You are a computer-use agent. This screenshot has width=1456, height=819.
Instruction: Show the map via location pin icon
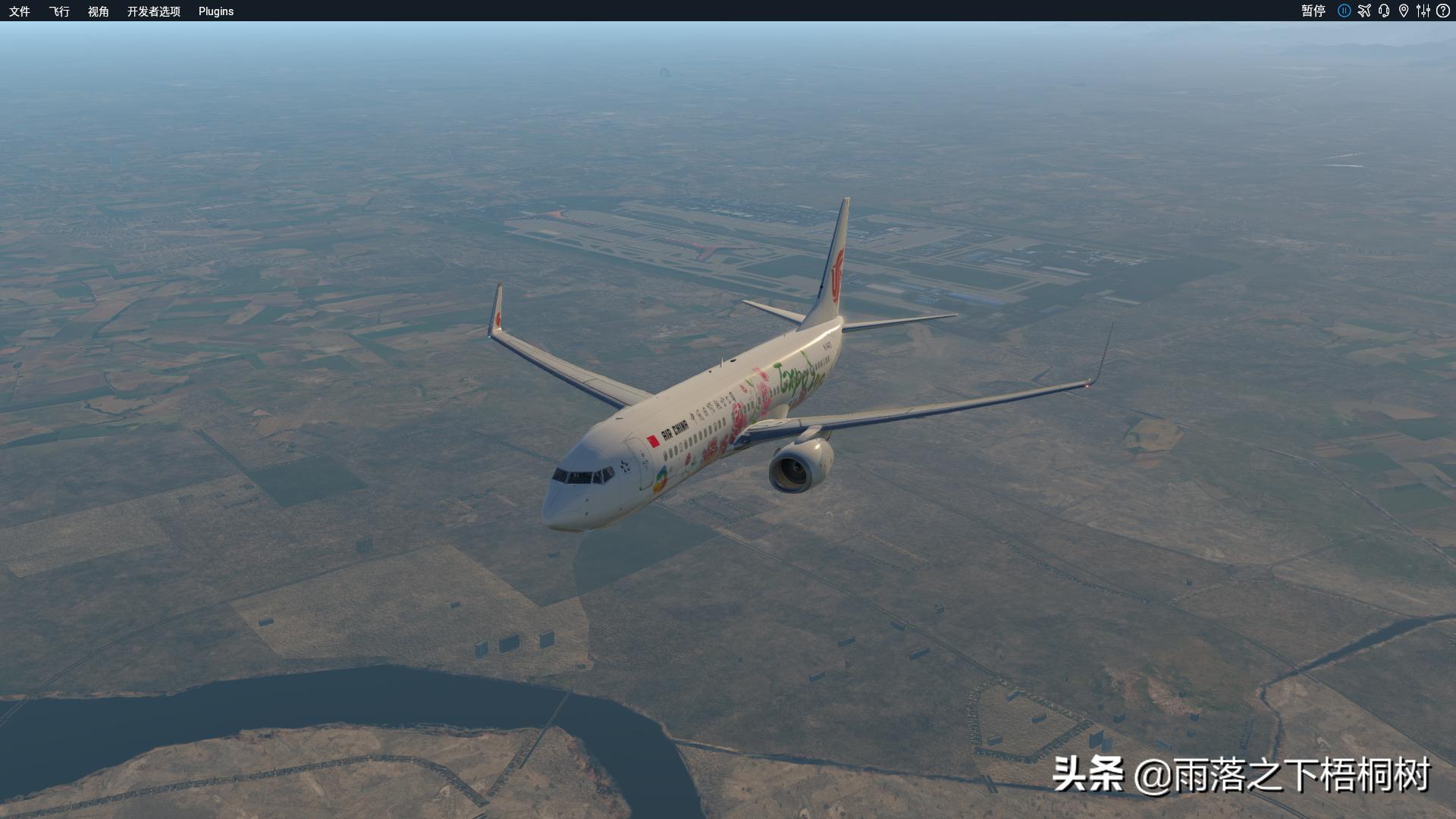pos(1404,11)
